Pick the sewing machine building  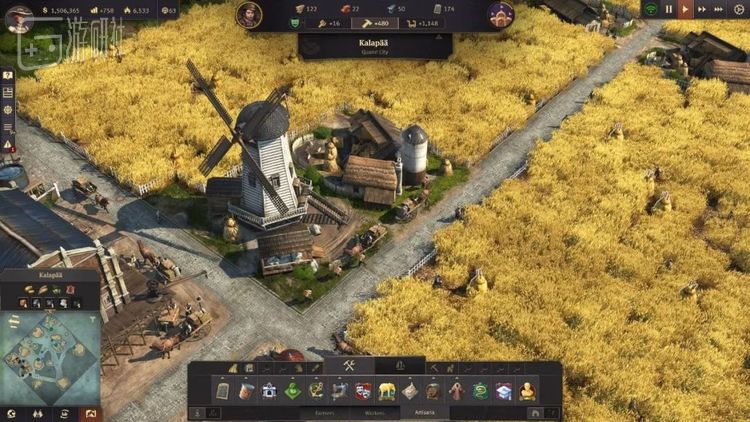click(340, 390)
